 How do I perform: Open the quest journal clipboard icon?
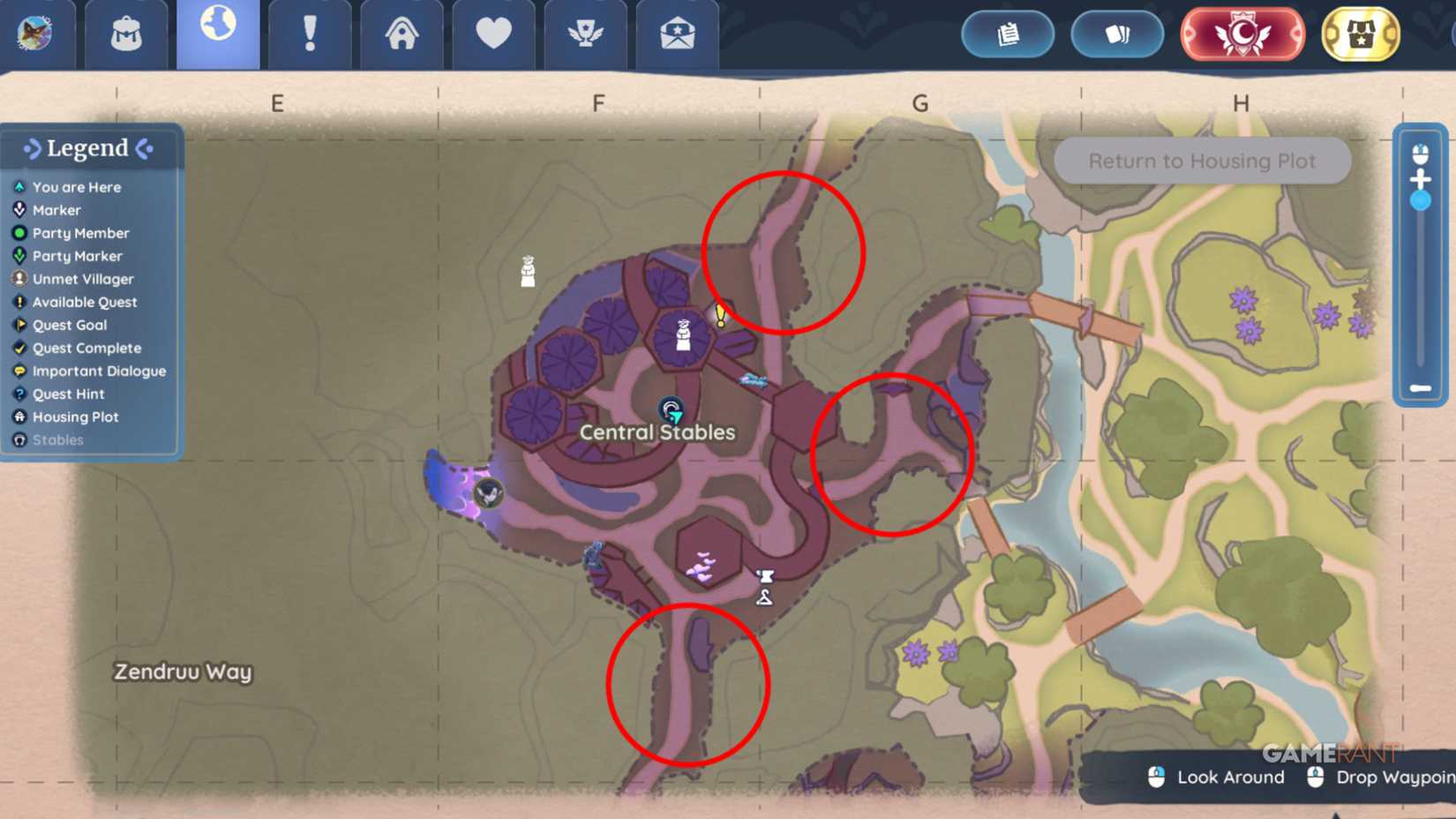(x=1008, y=34)
